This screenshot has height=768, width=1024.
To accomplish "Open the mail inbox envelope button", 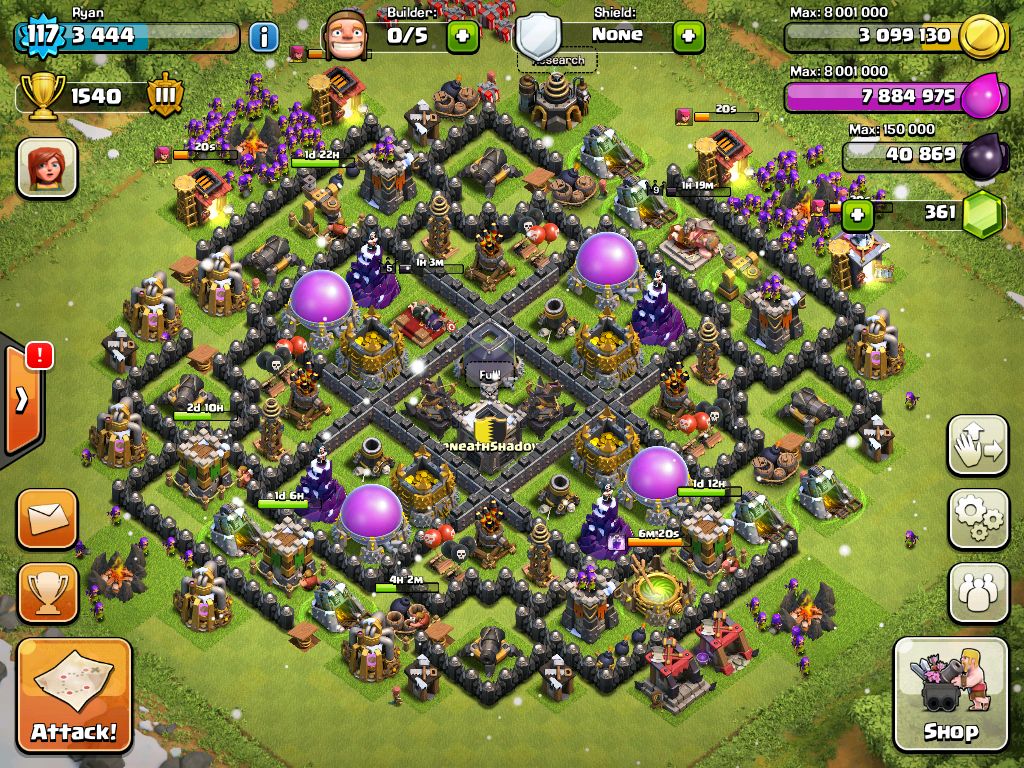I will (x=47, y=519).
